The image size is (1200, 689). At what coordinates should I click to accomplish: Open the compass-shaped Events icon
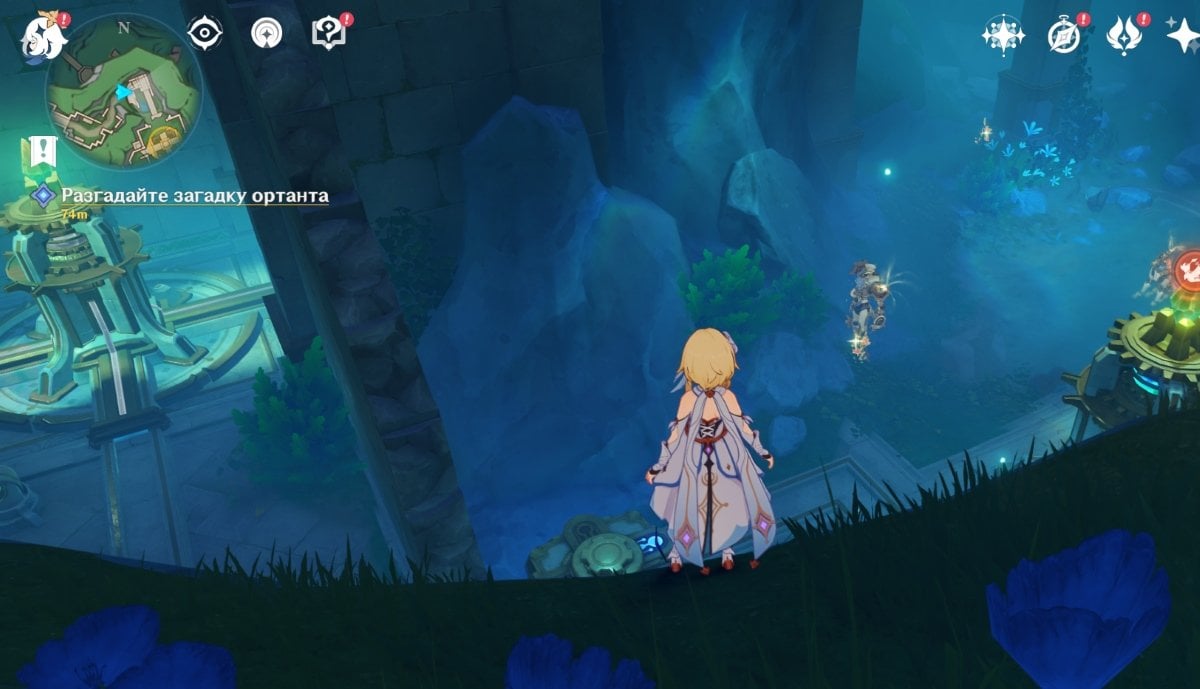pos(1064,35)
